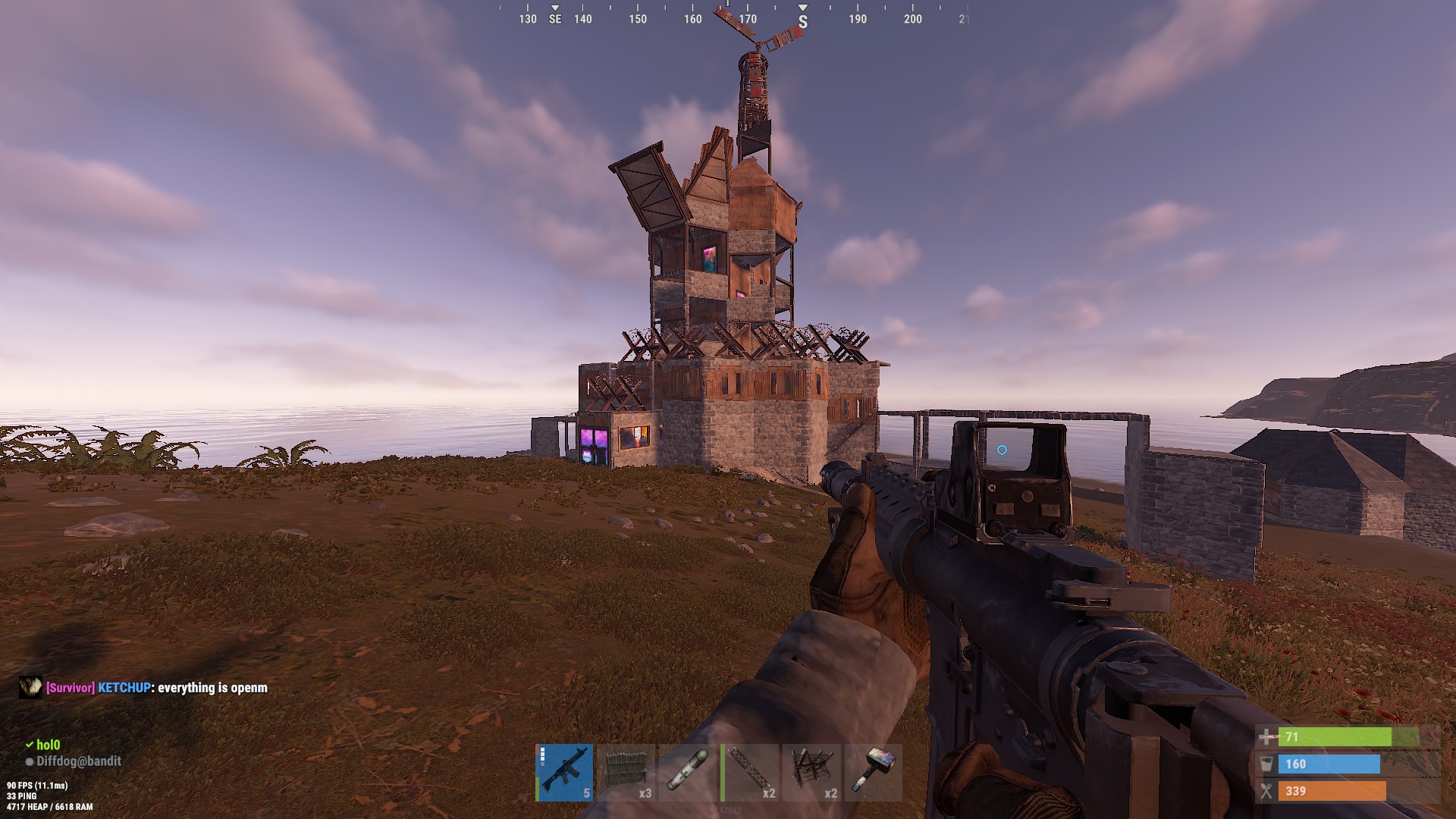This screenshot has height=819, width=1456.
Task: Click the SE heading on the compass bar
Action: coord(554,20)
